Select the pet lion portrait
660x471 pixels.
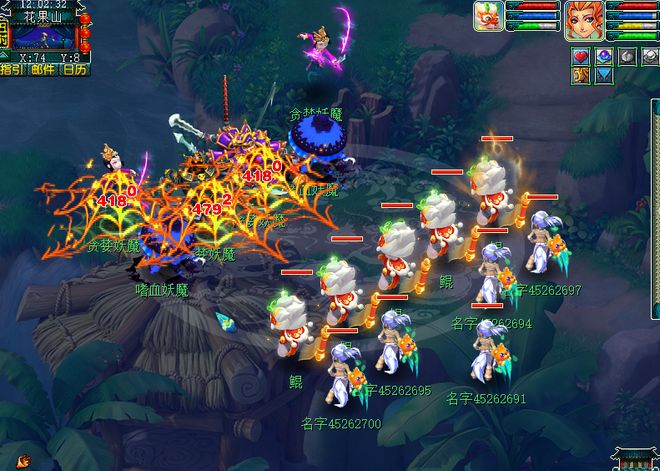pos(487,18)
